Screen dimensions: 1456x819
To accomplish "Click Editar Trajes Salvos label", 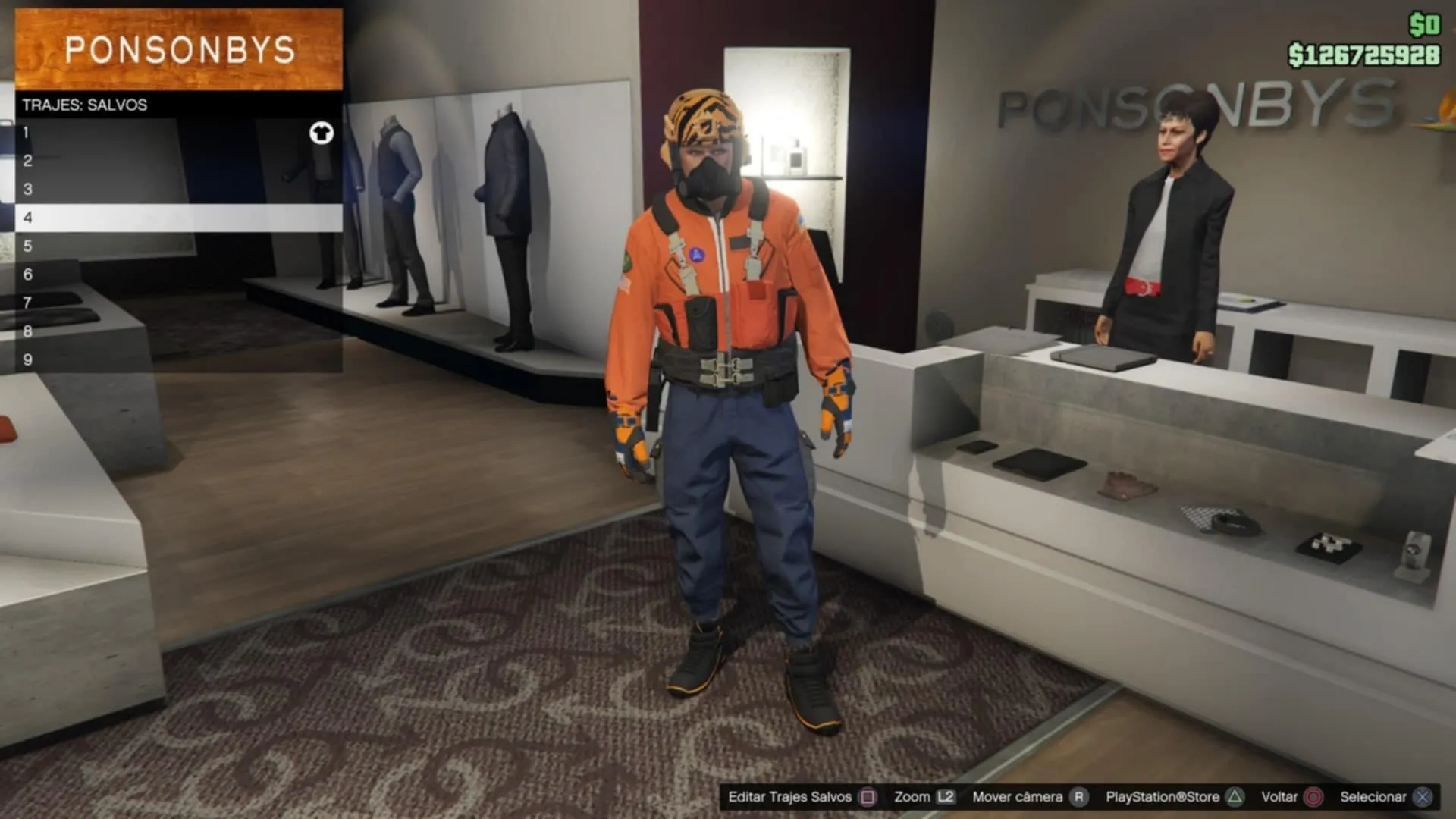I will tap(791, 797).
